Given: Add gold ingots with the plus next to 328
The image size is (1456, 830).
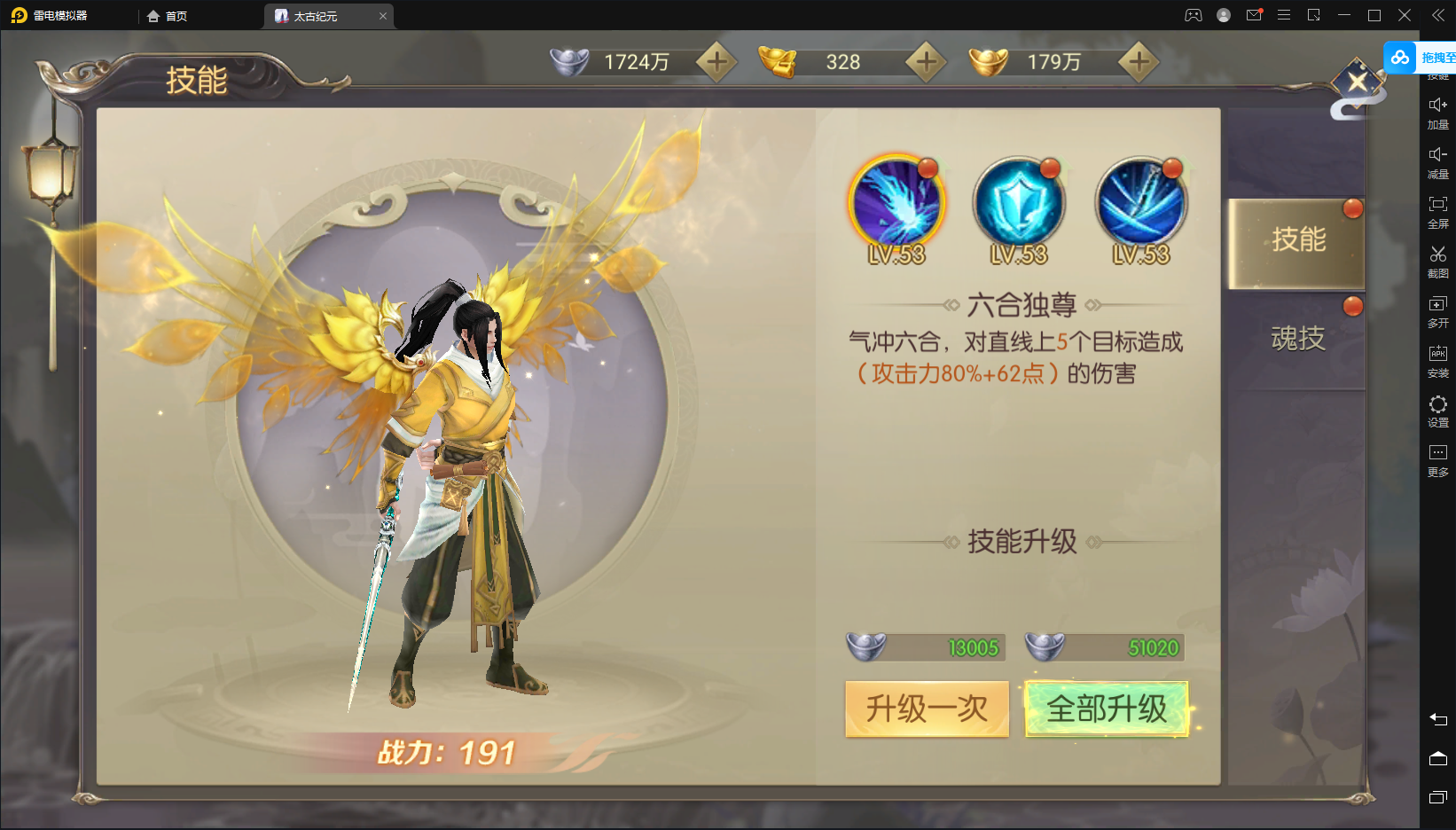Looking at the screenshot, I should [x=926, y=61].
